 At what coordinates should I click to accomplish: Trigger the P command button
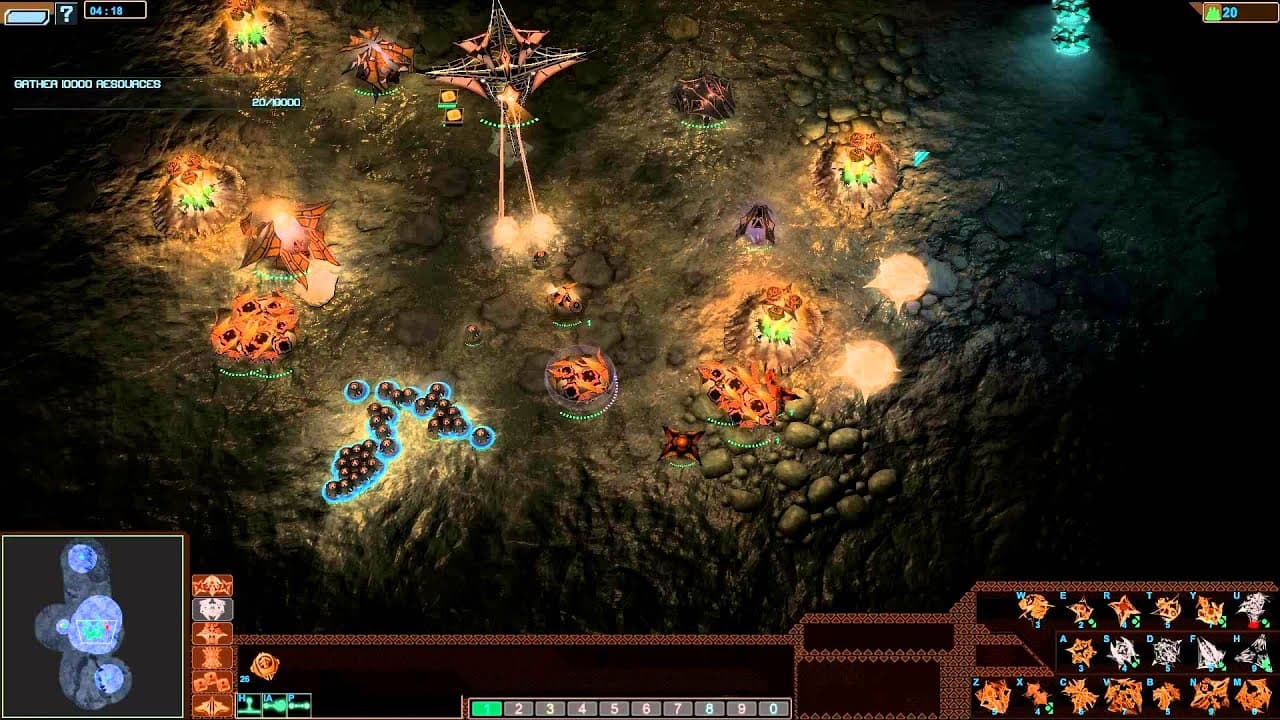[x=298, y=706]
